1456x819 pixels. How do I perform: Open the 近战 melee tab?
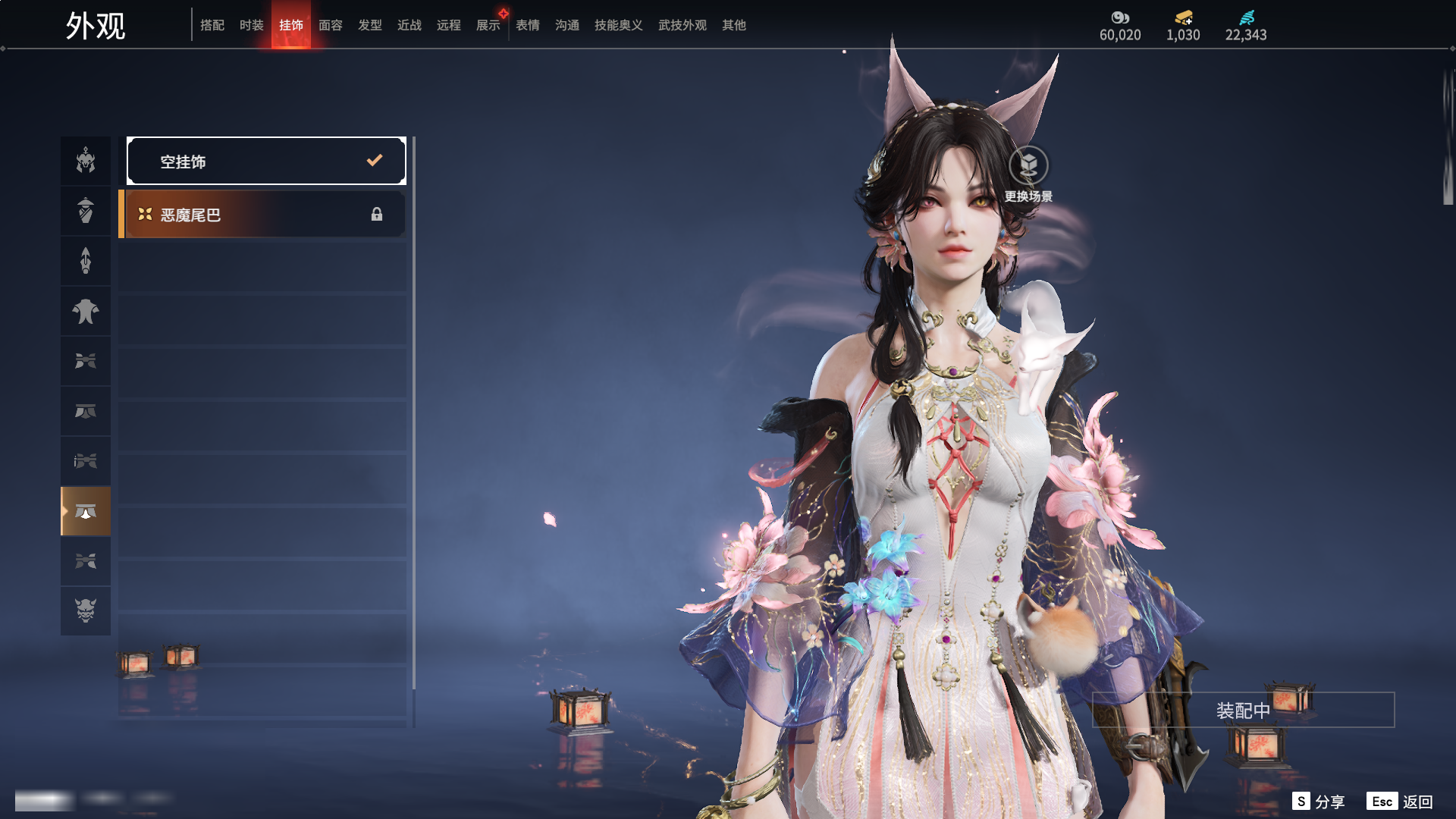pos(409,25)
